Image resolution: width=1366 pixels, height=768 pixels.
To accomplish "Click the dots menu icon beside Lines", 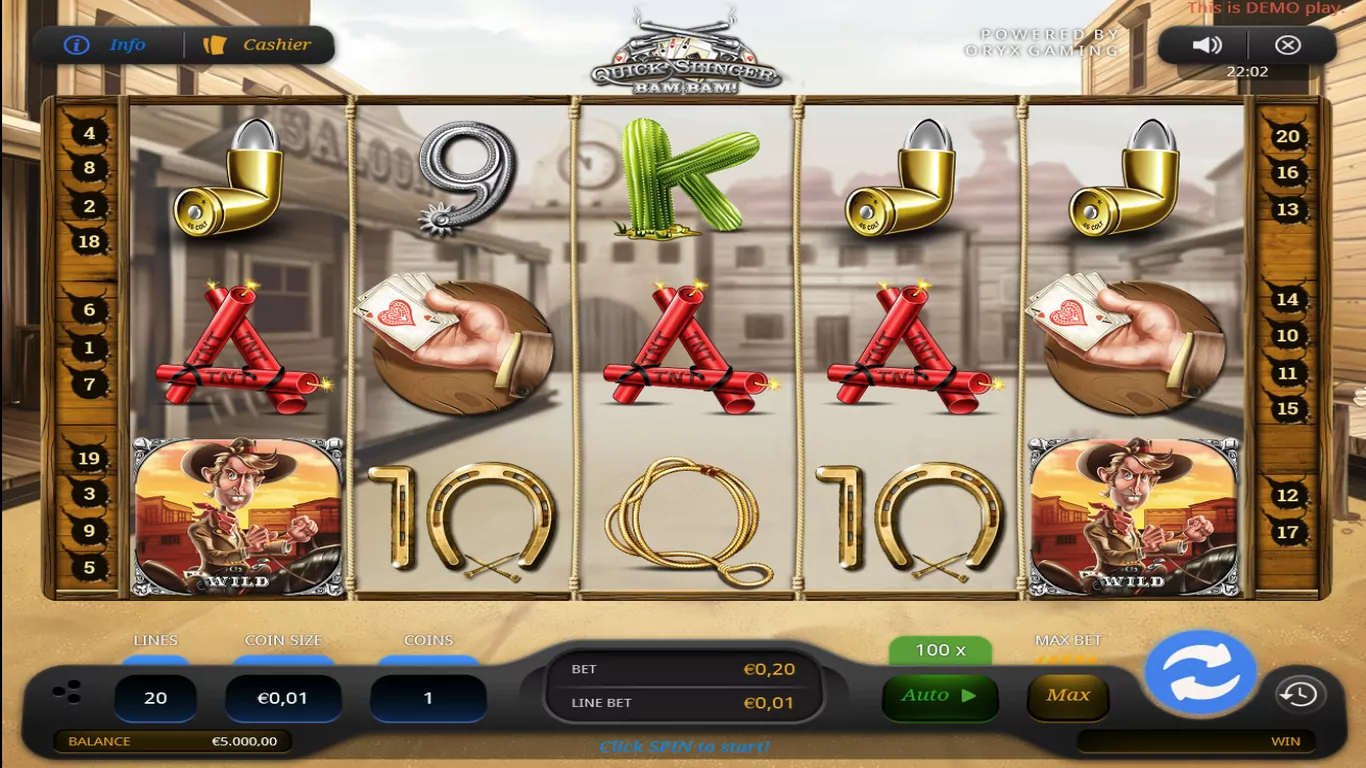I will pos(68,692).
